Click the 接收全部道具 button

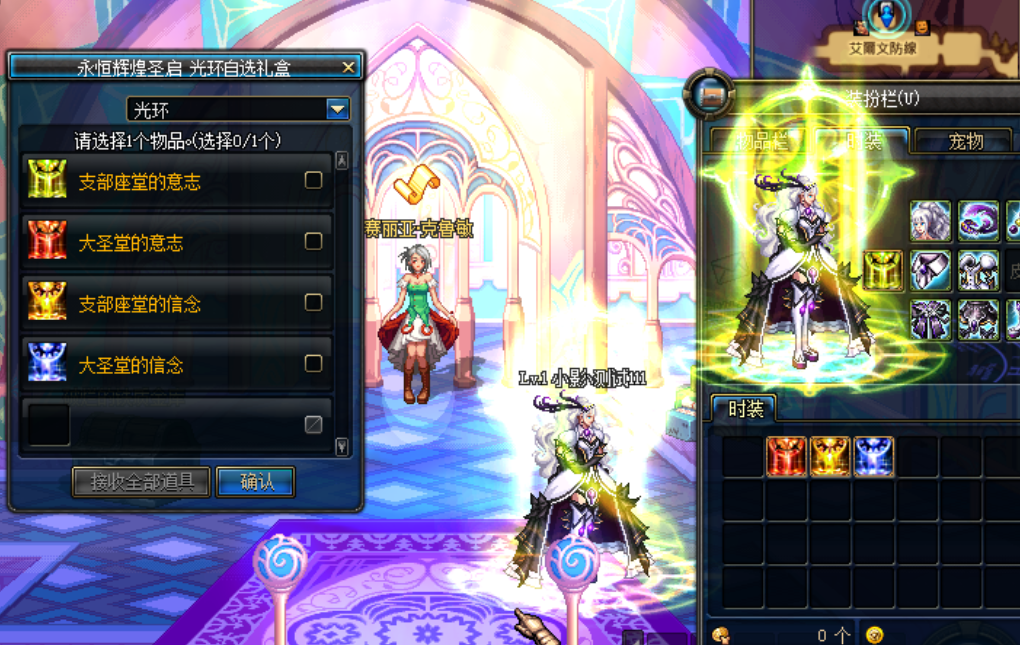click(141, 482)
